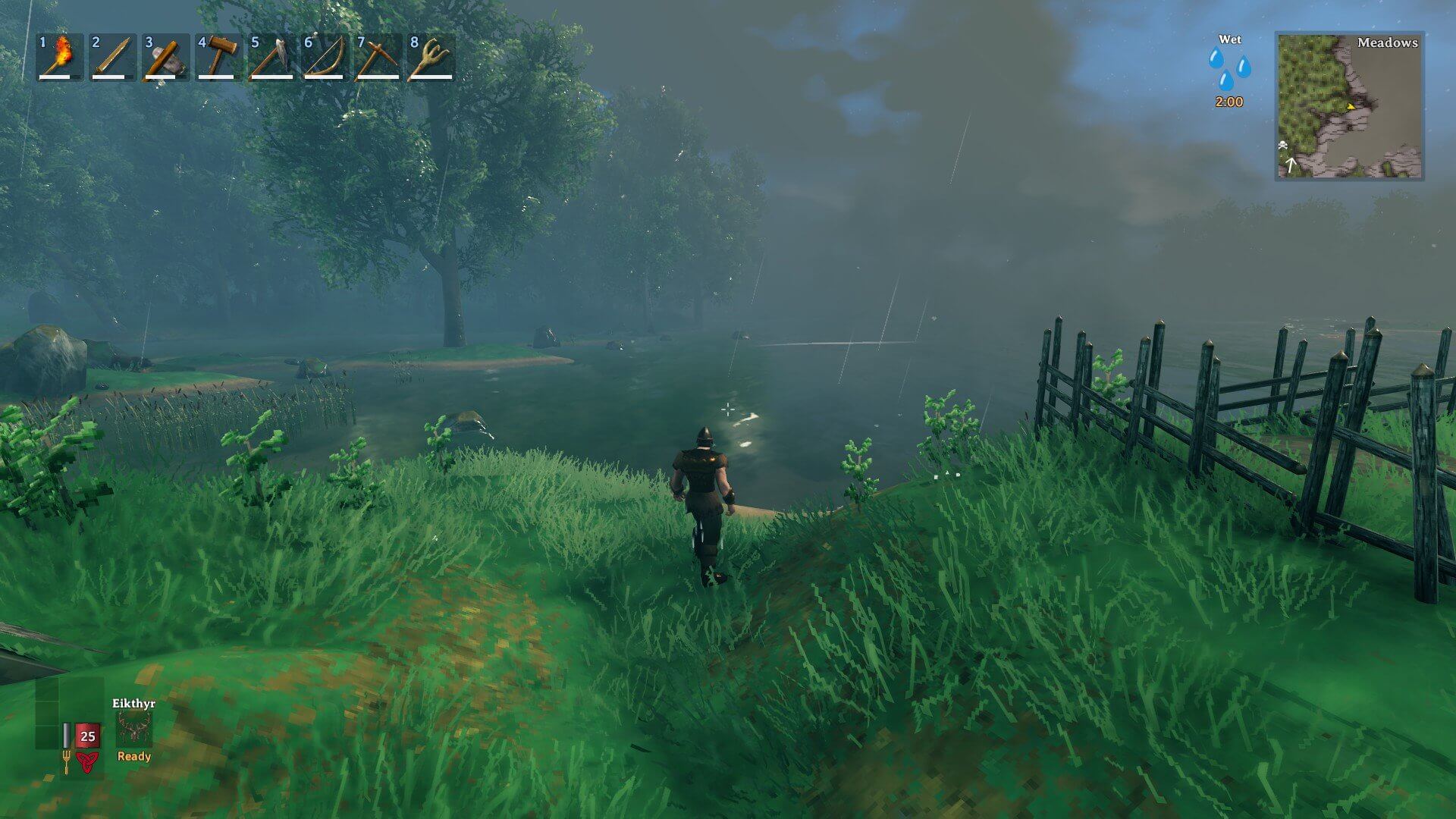Equip the cultivator from slot 8
The image size is (1456, 819).
[x=431, y=57]
